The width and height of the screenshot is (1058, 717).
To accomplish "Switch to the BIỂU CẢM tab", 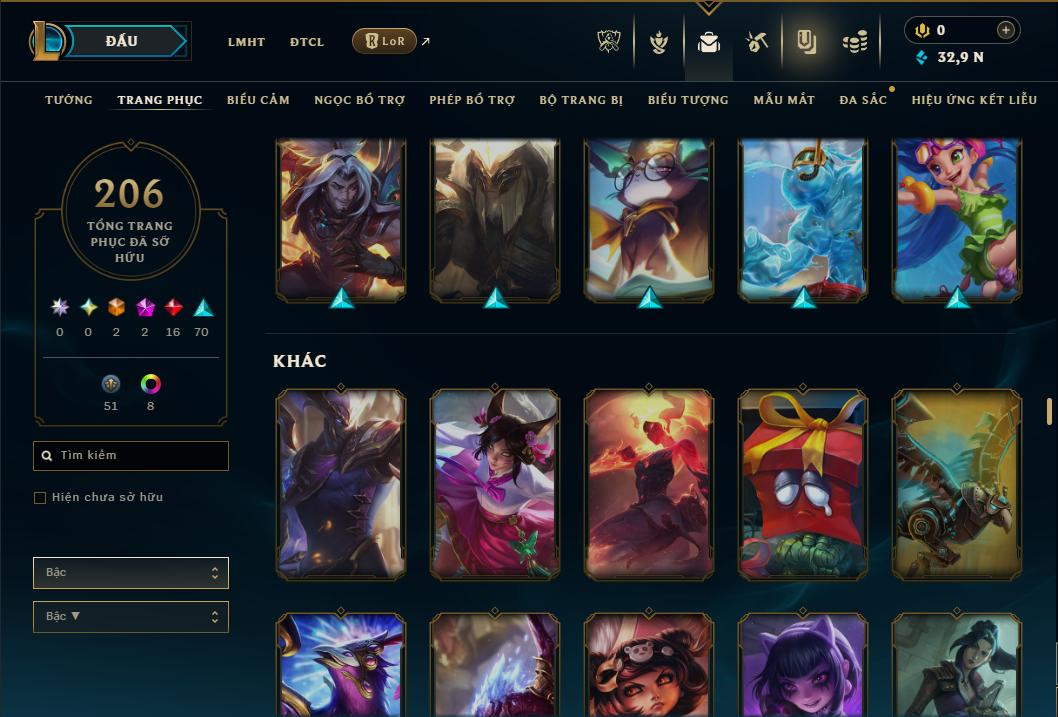I will tap(258, 100).
